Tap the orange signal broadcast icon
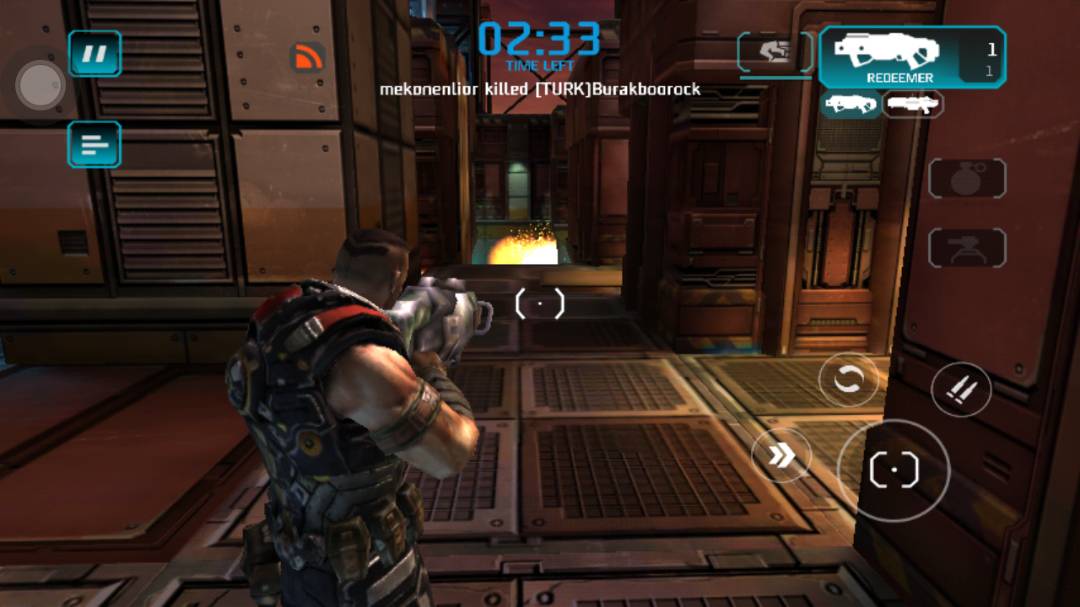Image resolution: width=1080 pixels, height=607 pixels. click(308, 57)
